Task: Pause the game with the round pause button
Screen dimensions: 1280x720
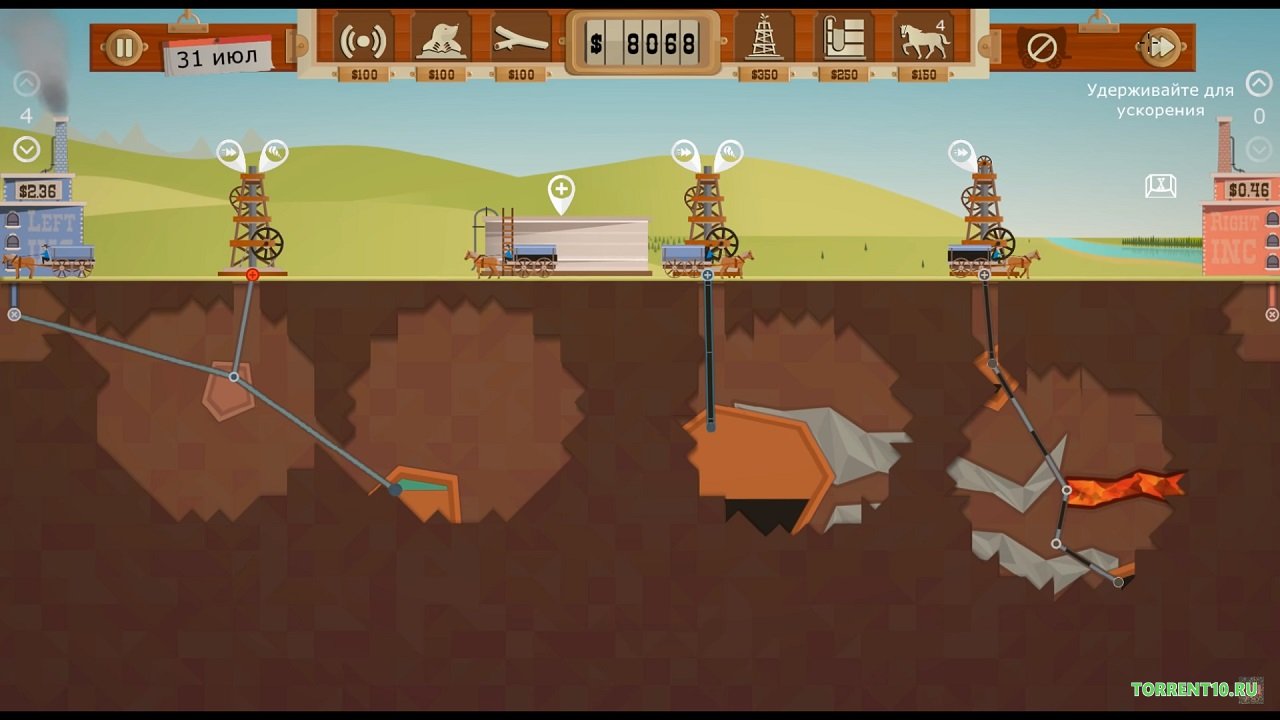Action: pos(125,47)
